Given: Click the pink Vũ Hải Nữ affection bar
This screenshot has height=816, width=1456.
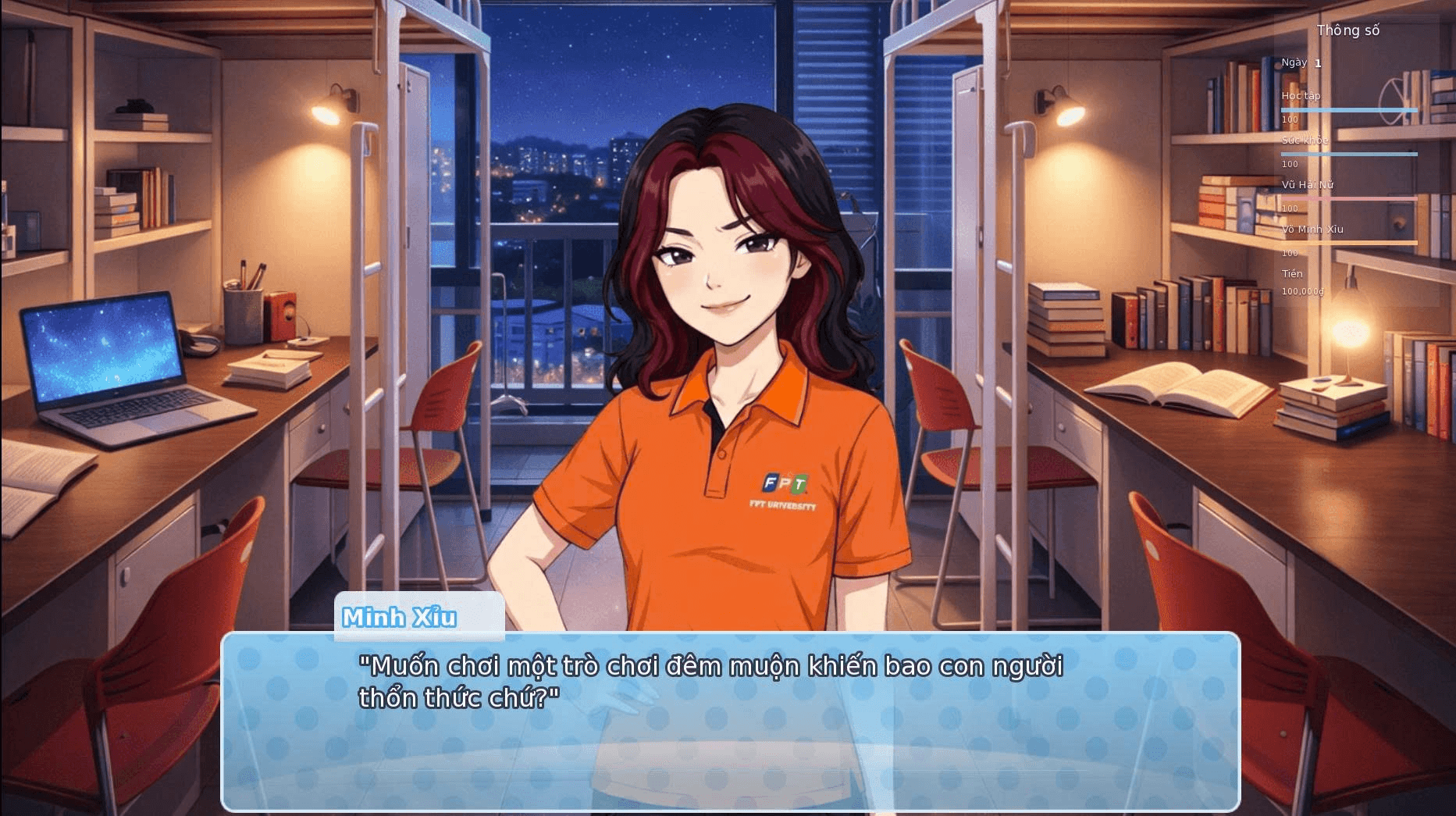Looking at the screenshot, I should coord(1349,197).
